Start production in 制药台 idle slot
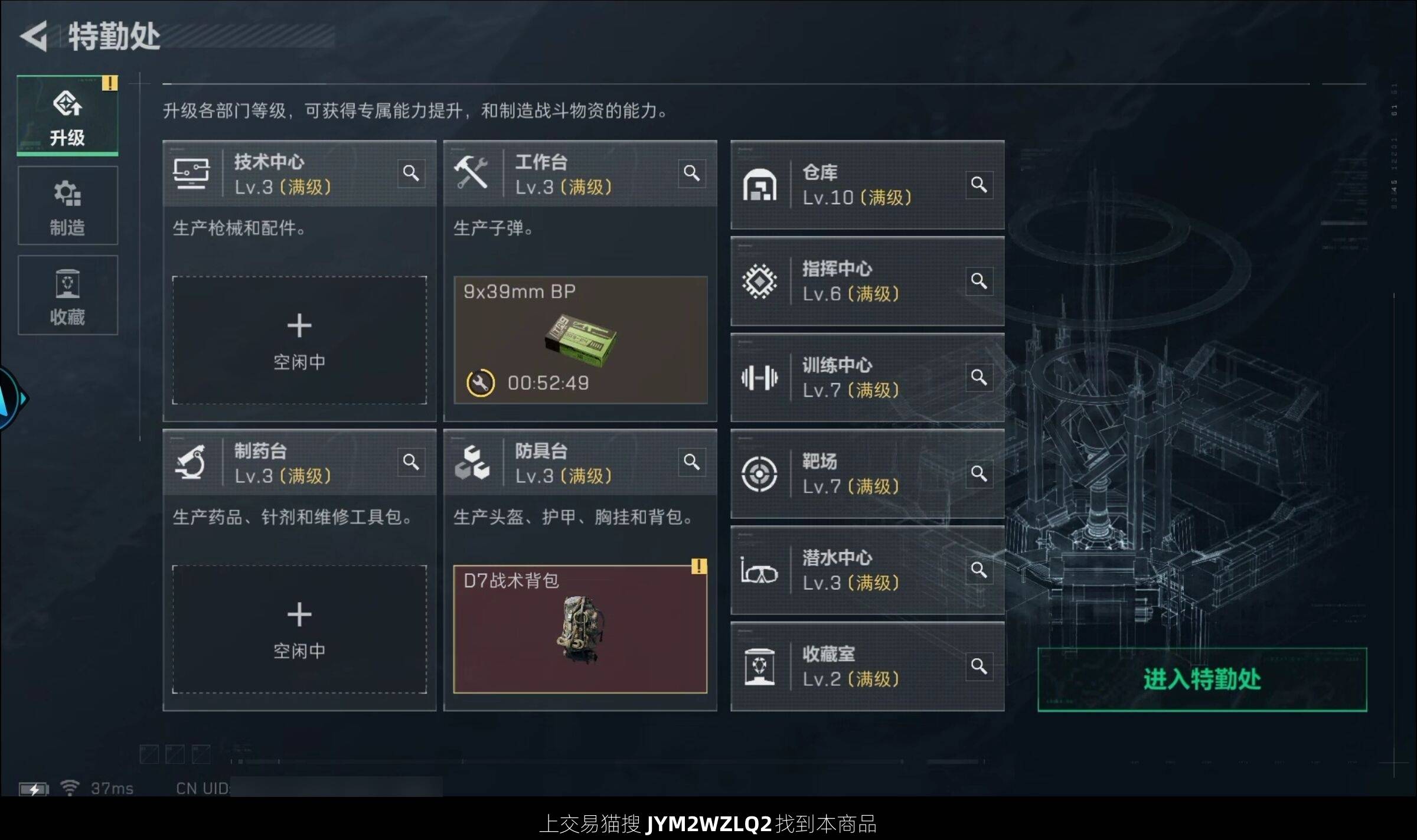Screen dimensions: 1417x840 pos(299,630)
